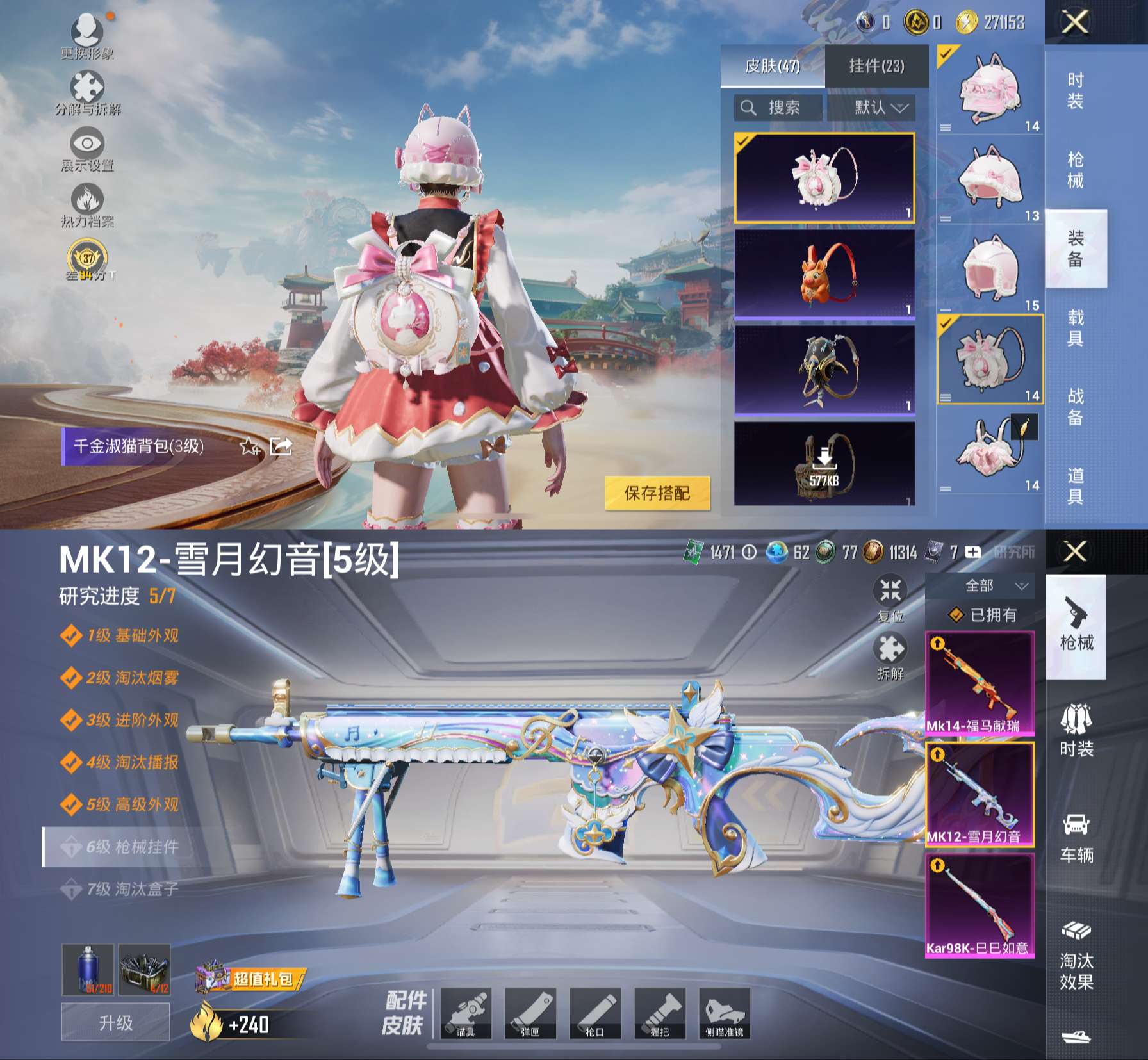
Task: Share the backpack skin via arrow icon
Action: pos(281,446)
